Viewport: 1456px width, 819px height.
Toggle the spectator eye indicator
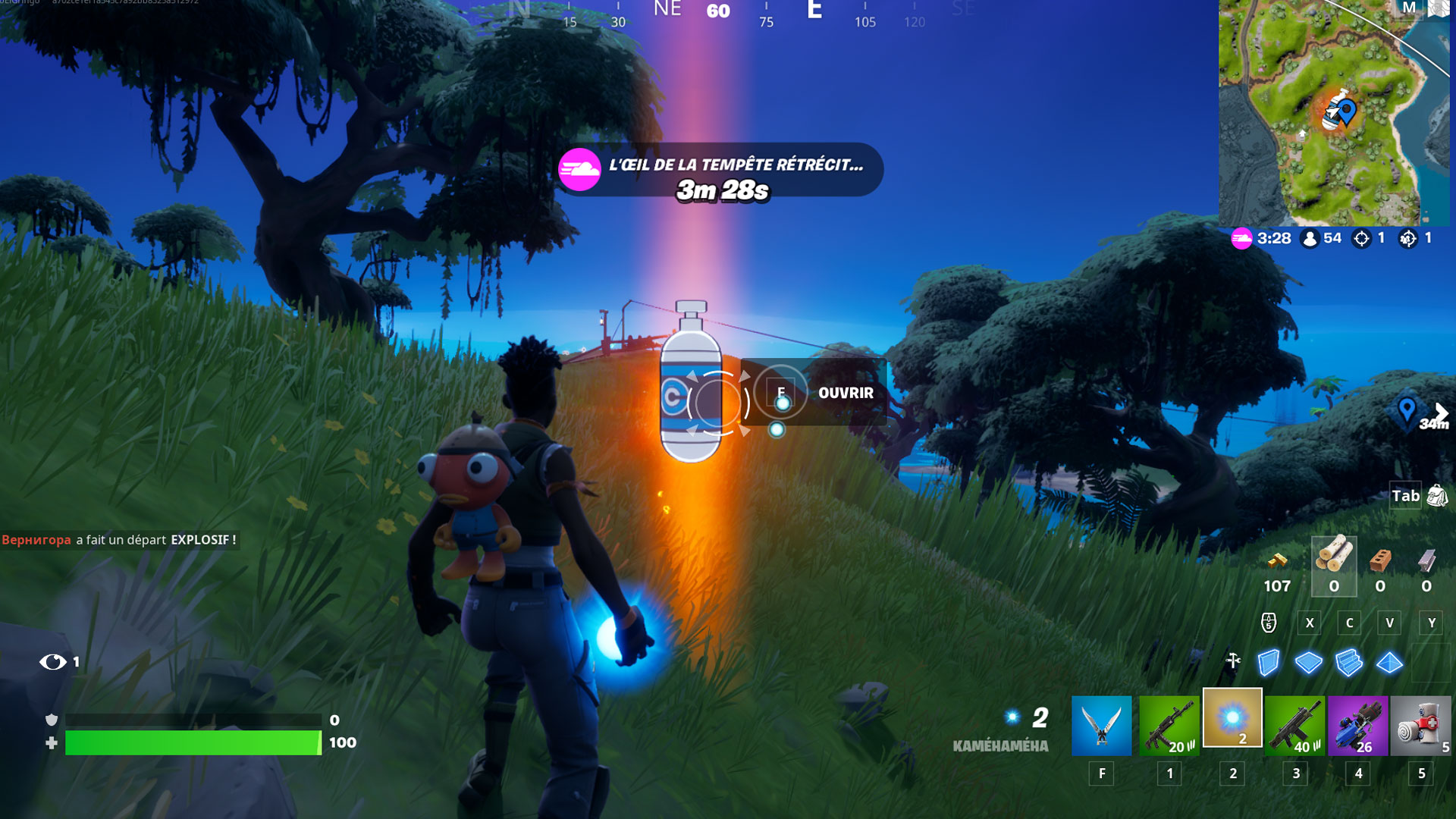[x=53, y=661]
